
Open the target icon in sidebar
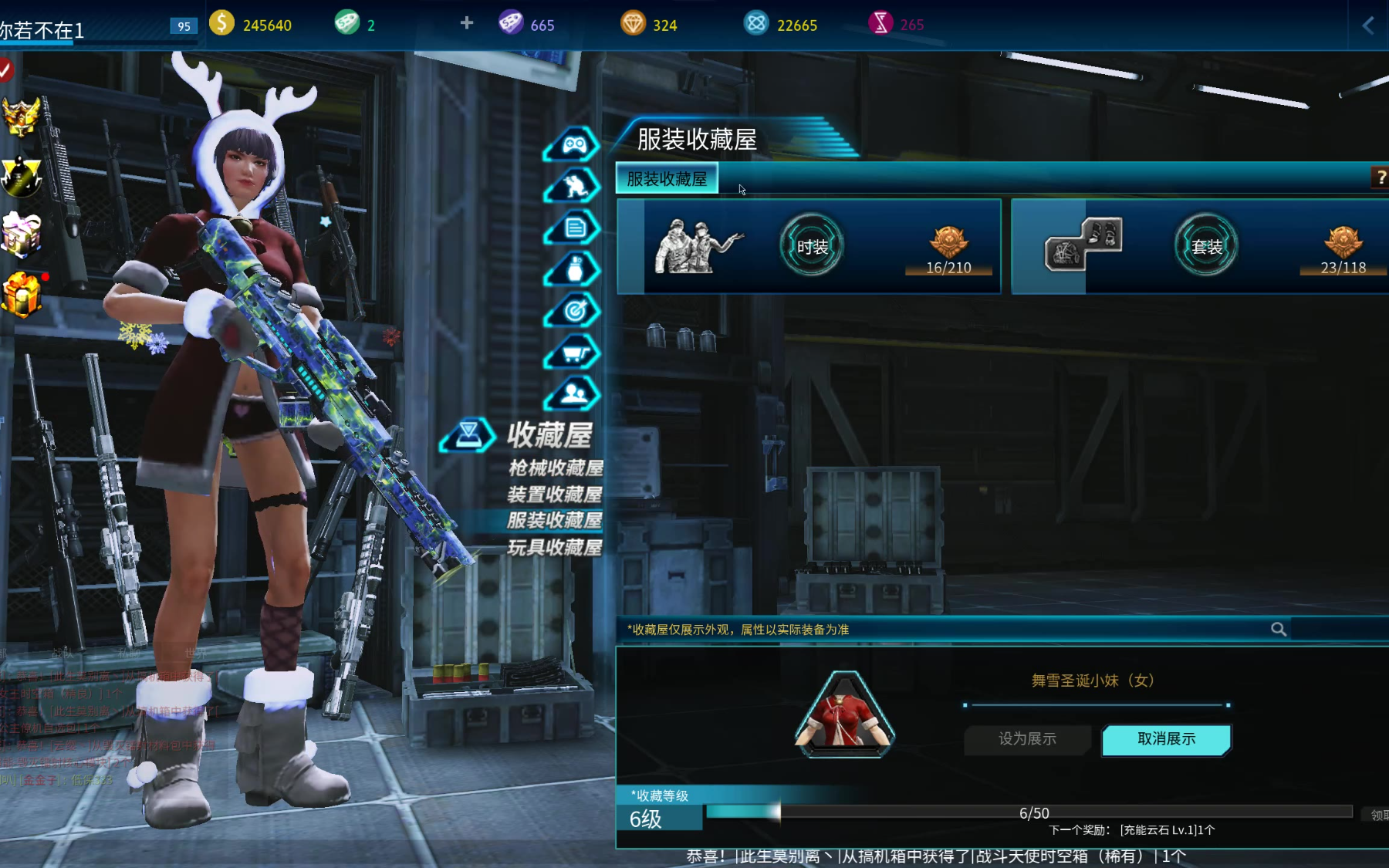click(573, 311)
